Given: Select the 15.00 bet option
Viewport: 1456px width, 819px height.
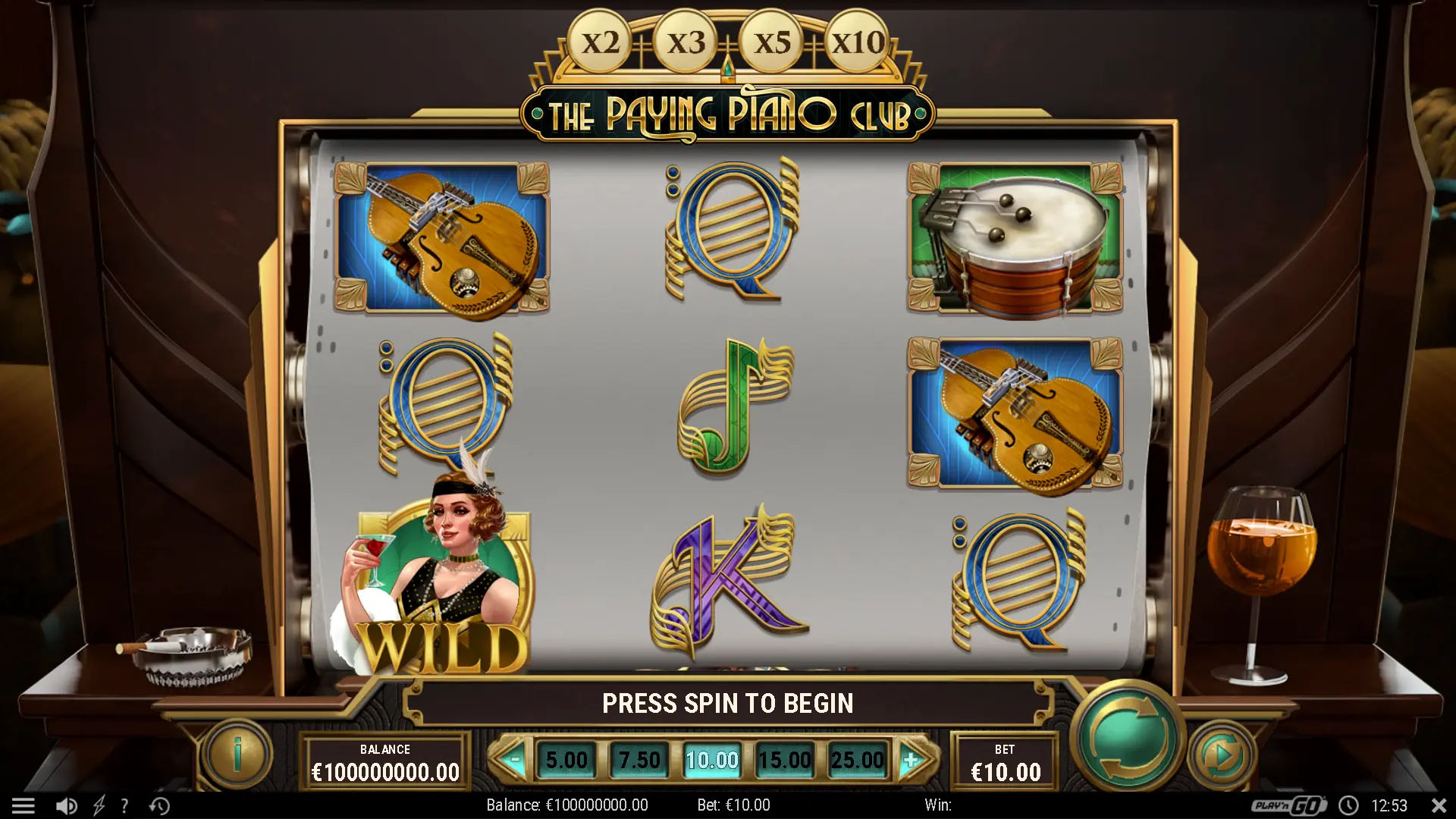Looking at the screenshot, I should [786, 758].
